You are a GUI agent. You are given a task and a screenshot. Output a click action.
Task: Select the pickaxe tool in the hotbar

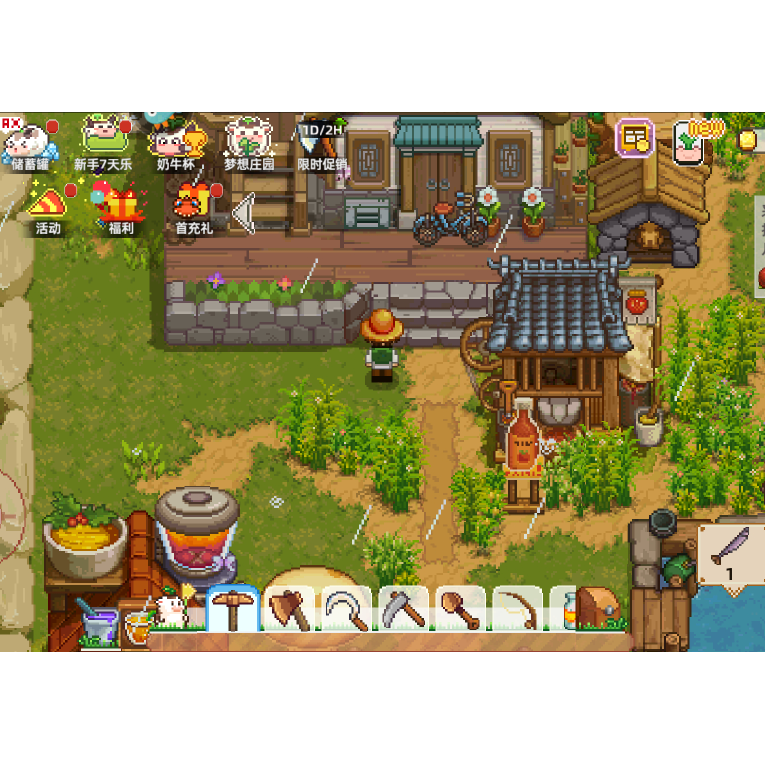pos(233,609)
